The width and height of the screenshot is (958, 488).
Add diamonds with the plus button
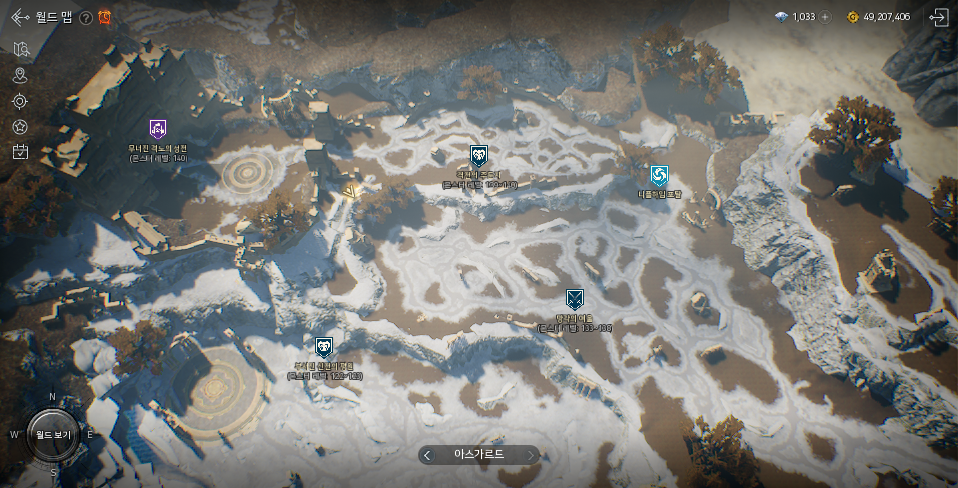point(825,17)
